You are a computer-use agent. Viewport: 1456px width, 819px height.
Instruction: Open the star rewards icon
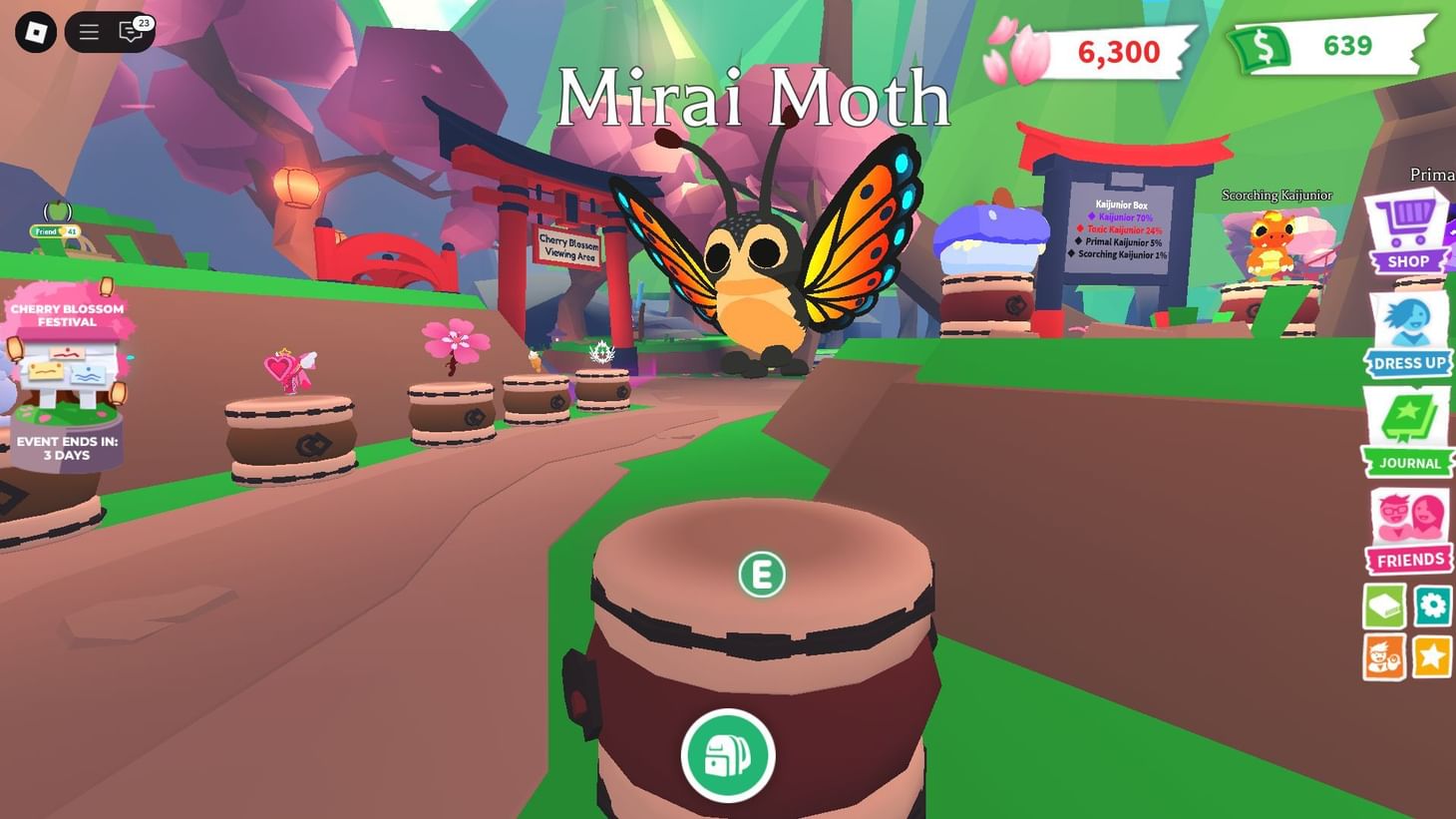tap(1432, 655)
